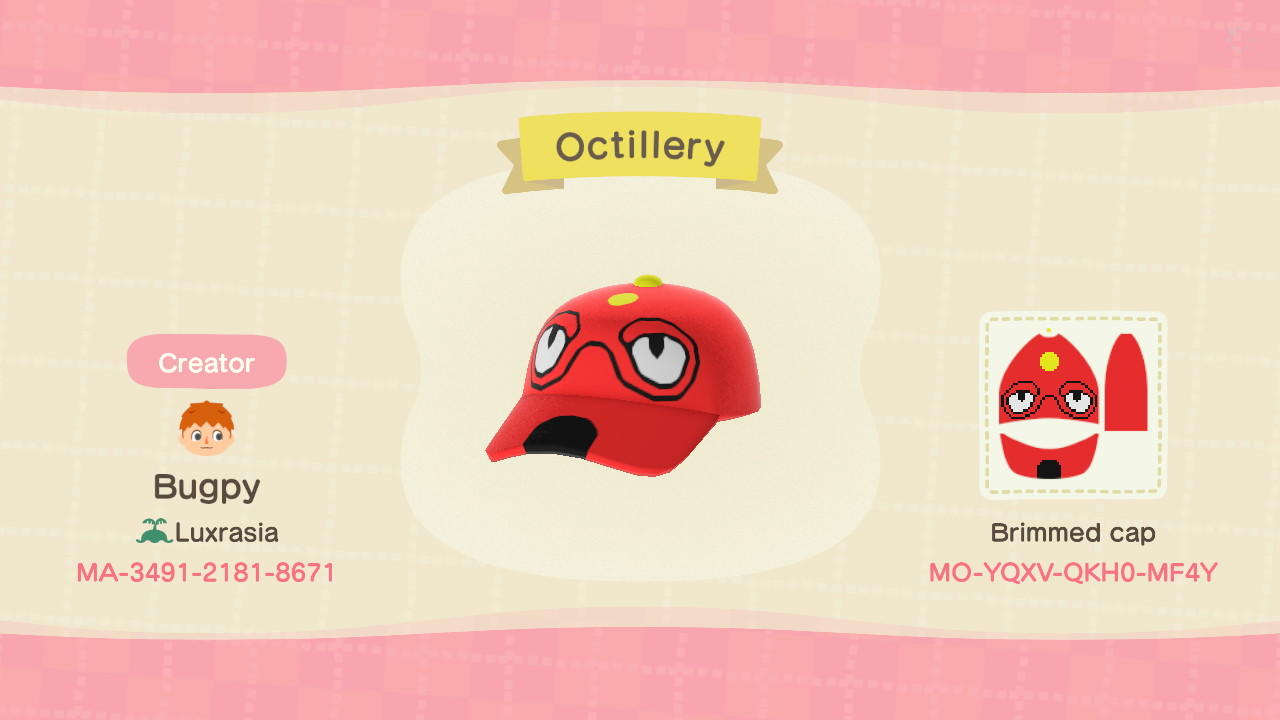Click the rotating 3D cap preview
1280x720 pixels.
(625, 370)
